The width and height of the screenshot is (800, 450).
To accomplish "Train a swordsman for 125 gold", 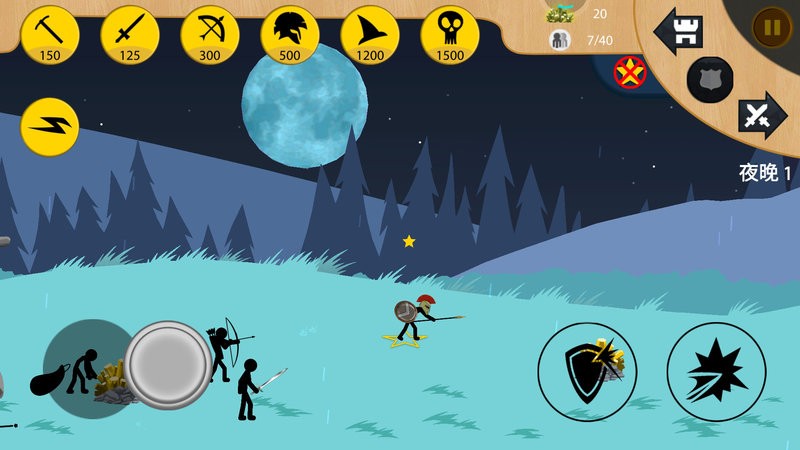I will pos(130,33).
